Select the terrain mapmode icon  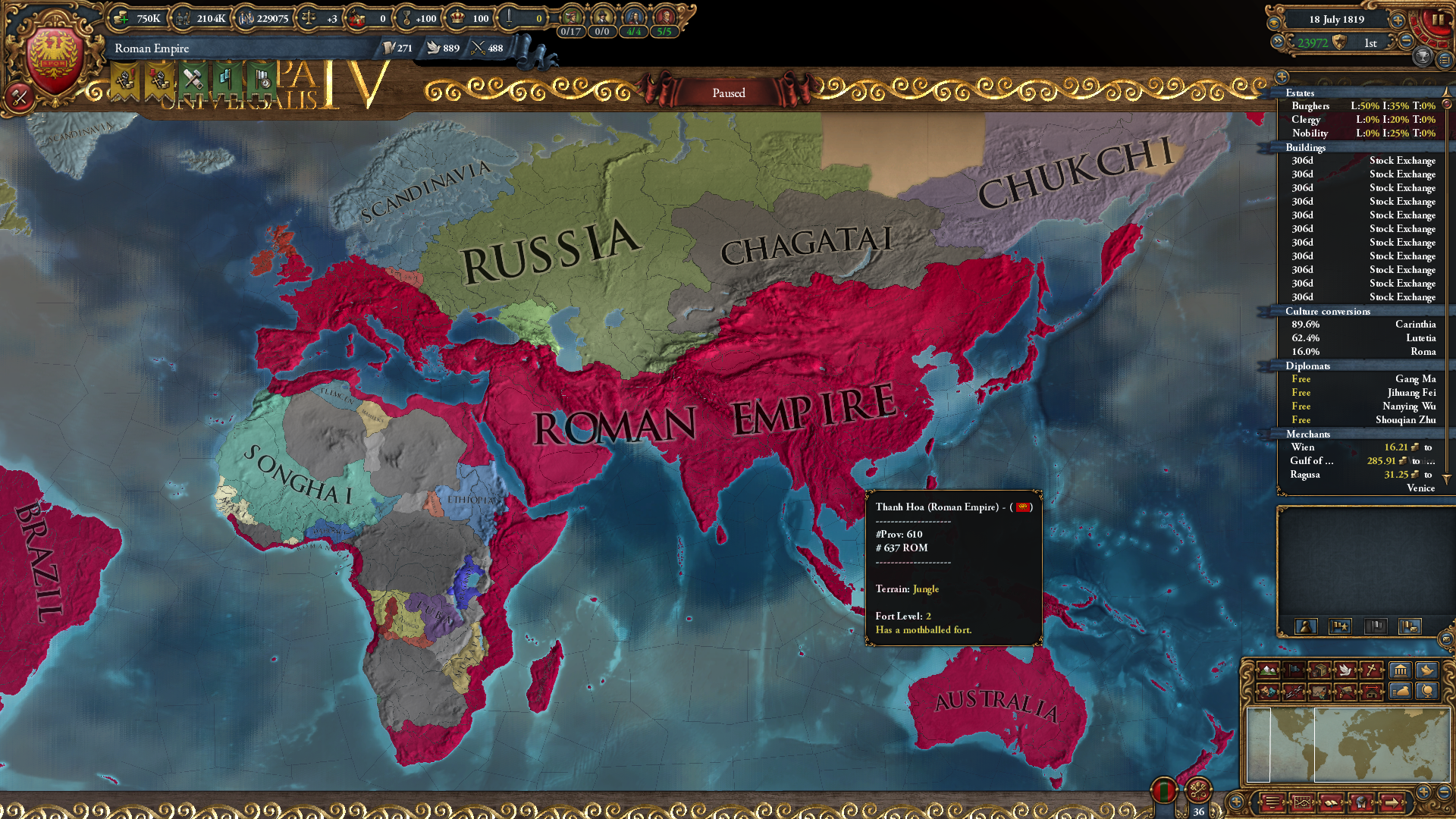click(x=1268, y=670)
